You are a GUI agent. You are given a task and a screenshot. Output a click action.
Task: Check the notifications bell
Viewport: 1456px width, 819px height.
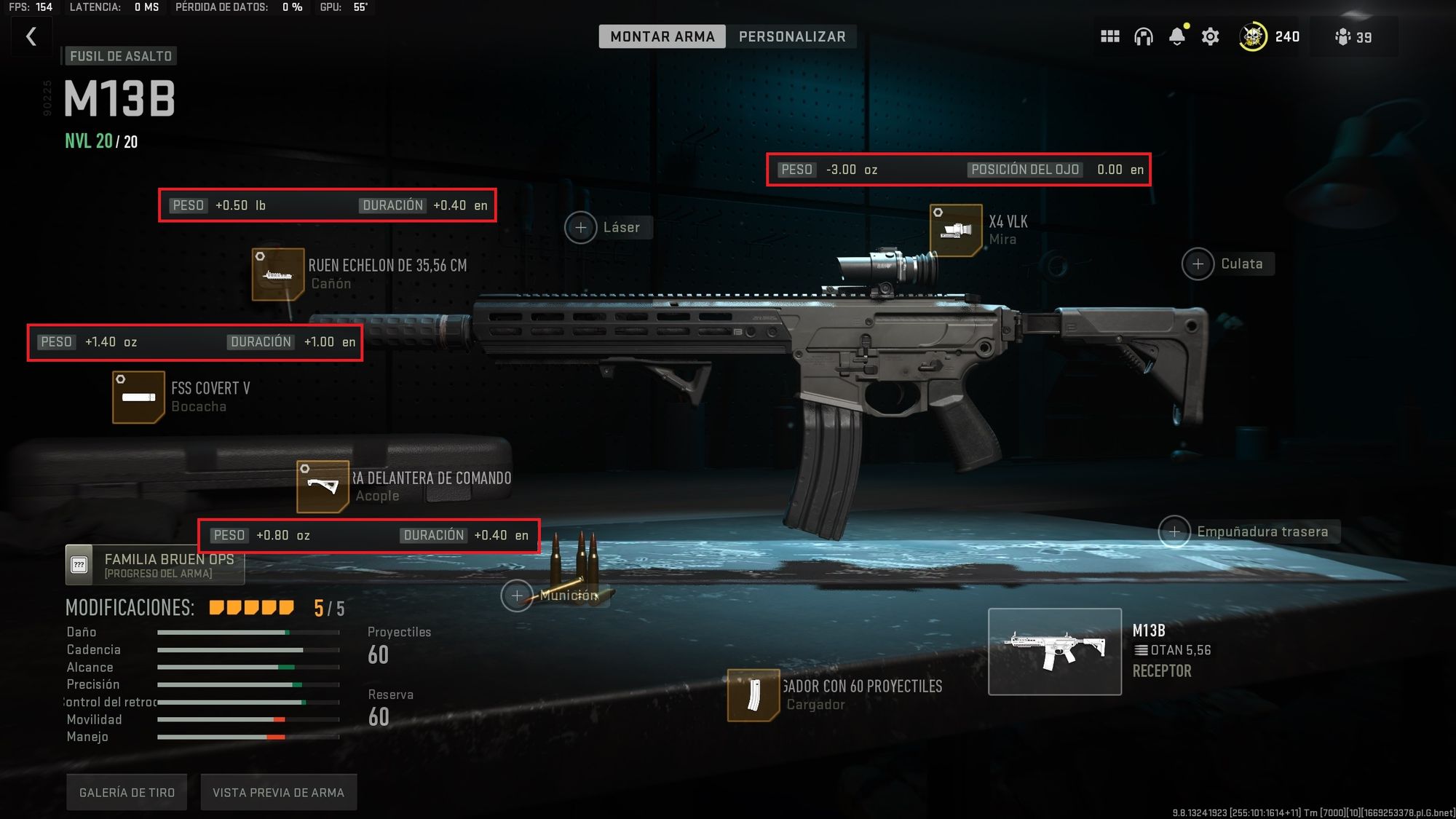[x=1176, y=36]
